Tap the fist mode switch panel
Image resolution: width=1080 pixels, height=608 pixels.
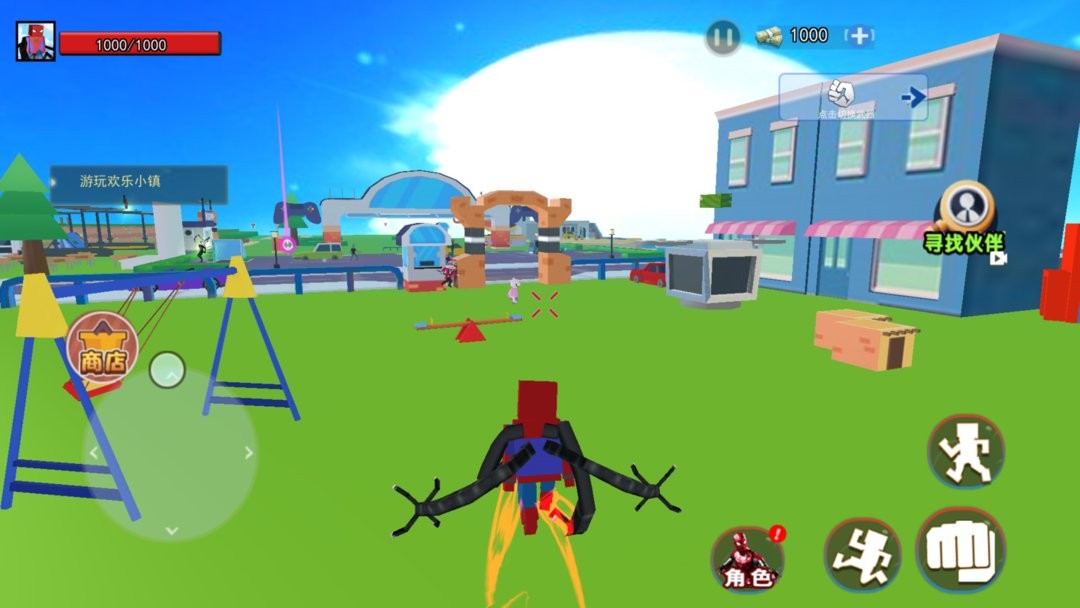(x=853, y=97)
